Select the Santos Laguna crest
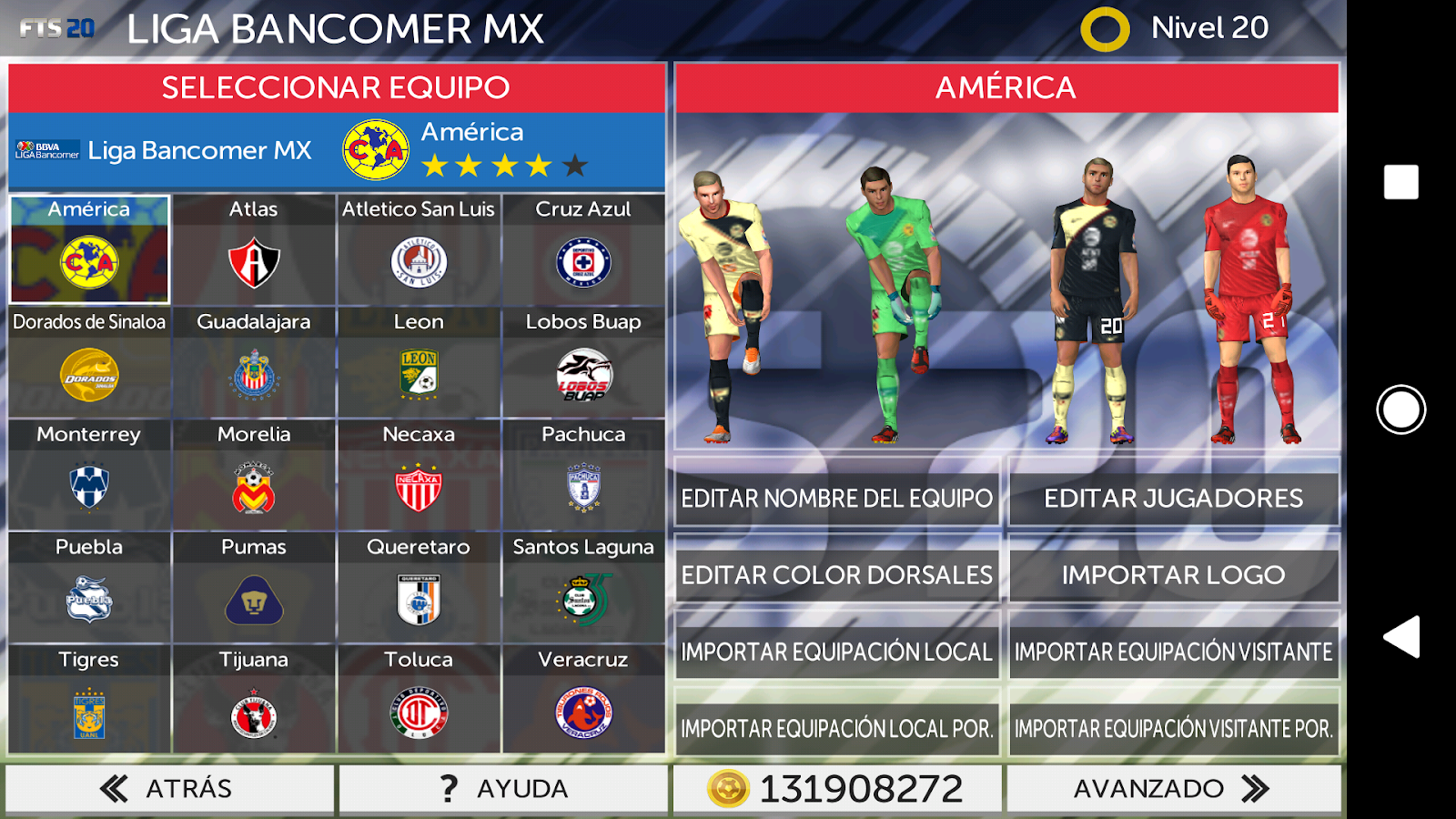 [583, 601]
